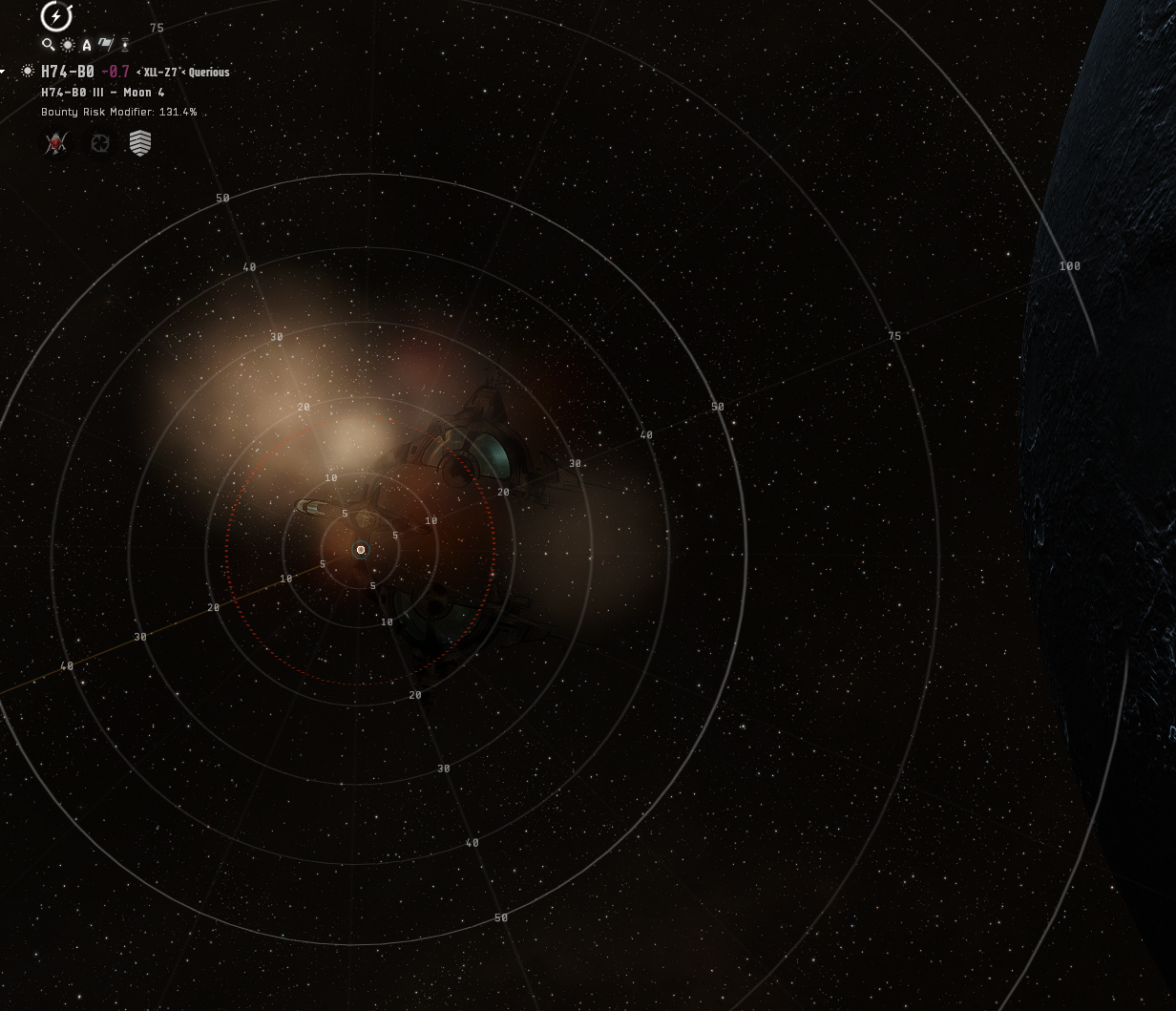Open the flags icon panel tab
Image resolution: width=1176 pixels, height=1011 pixels.
point(106,44)
